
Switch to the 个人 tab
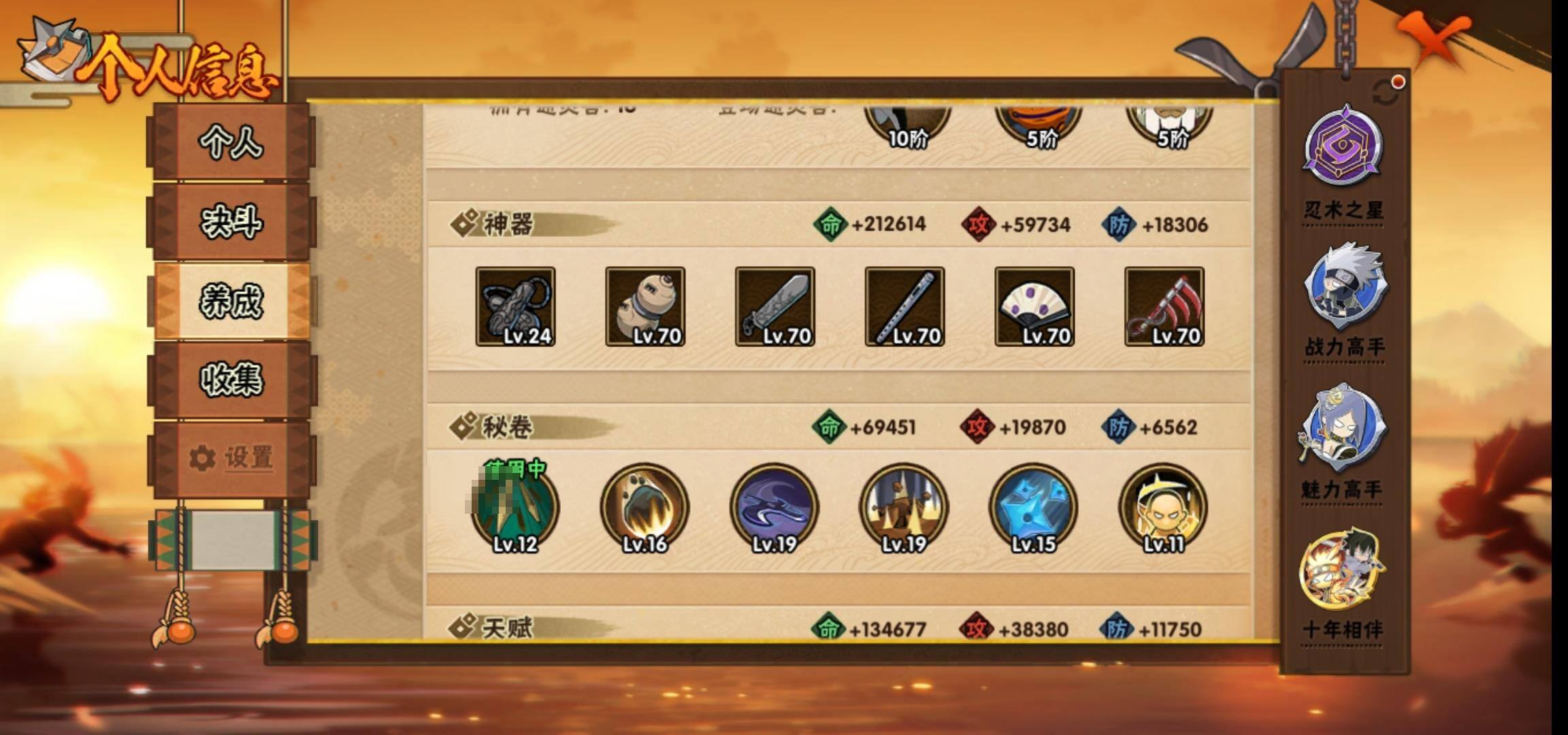pyautogui.click(x=231, y=143)
